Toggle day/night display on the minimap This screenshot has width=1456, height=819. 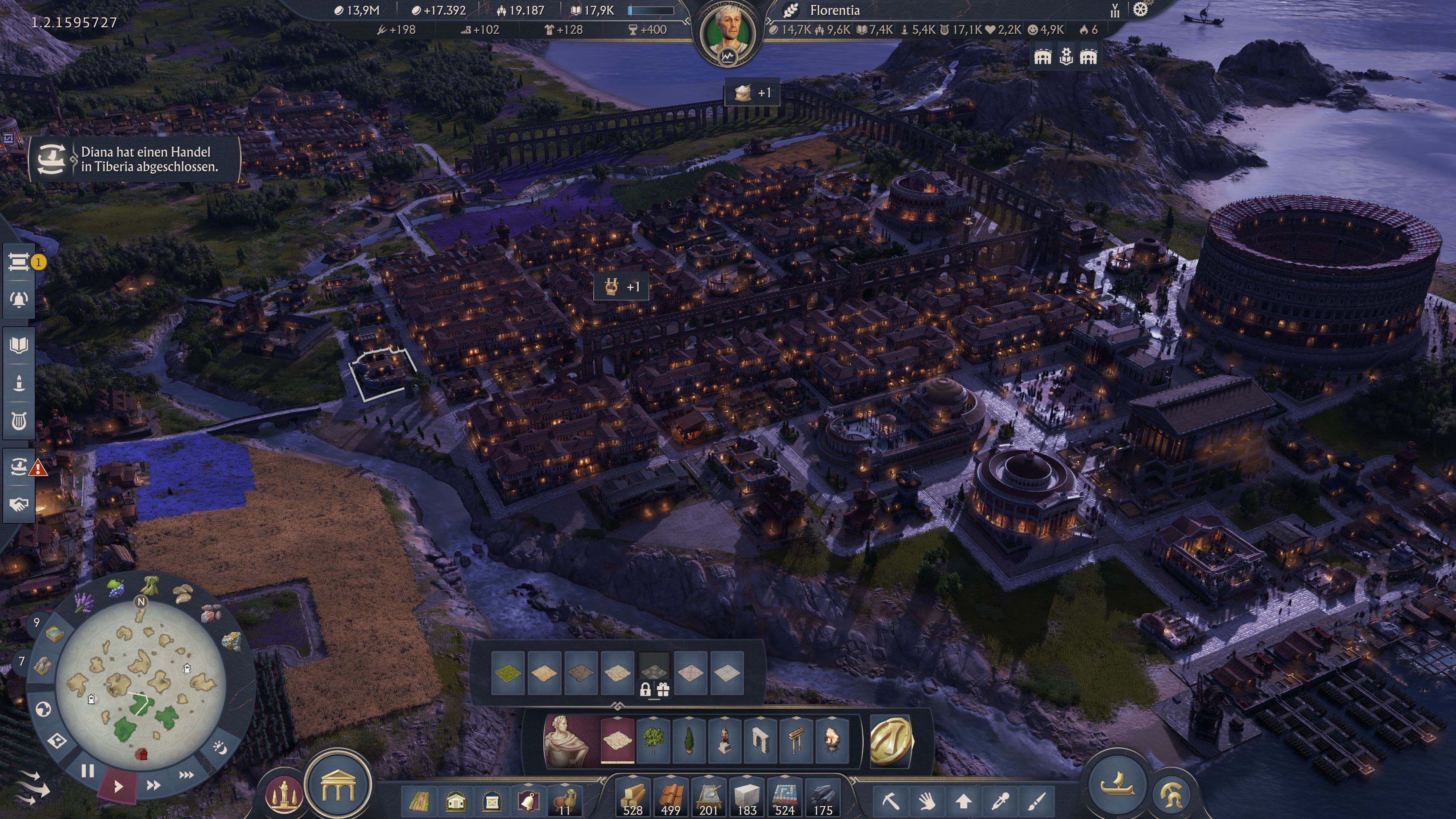[220, 748]
